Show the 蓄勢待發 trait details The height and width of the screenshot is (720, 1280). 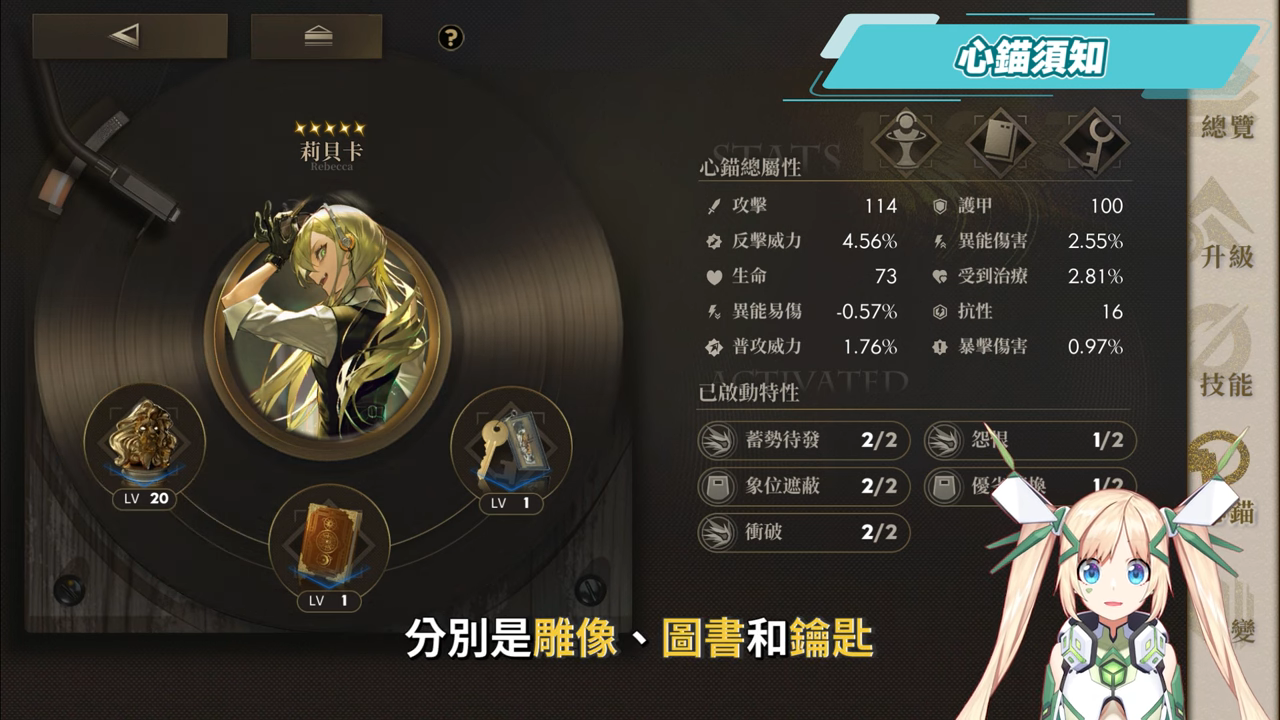click(x=804, y=441)
